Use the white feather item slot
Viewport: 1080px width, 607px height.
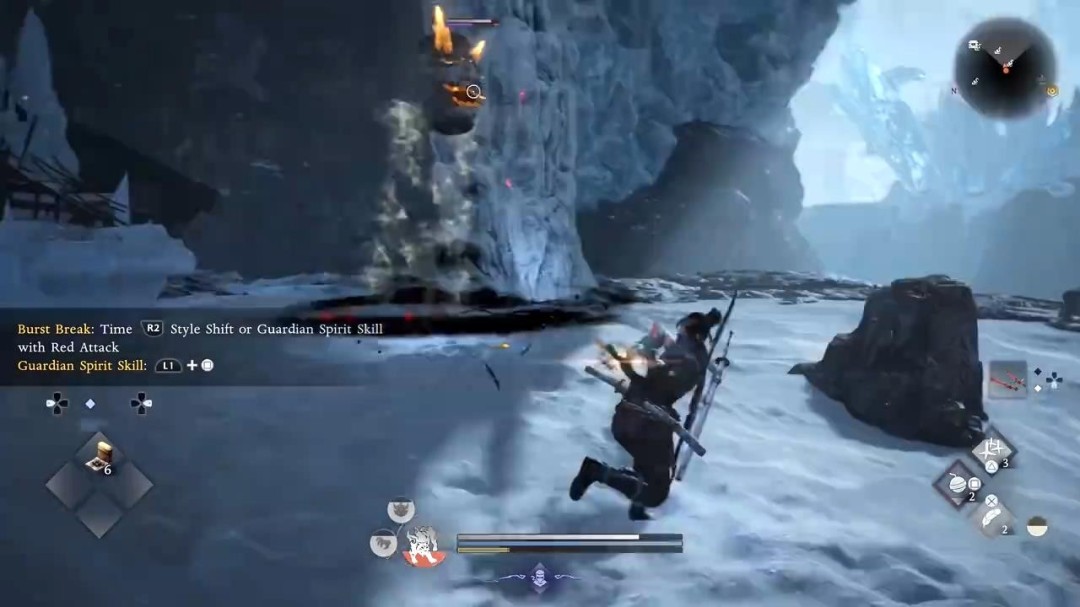[x=995, y=518]
